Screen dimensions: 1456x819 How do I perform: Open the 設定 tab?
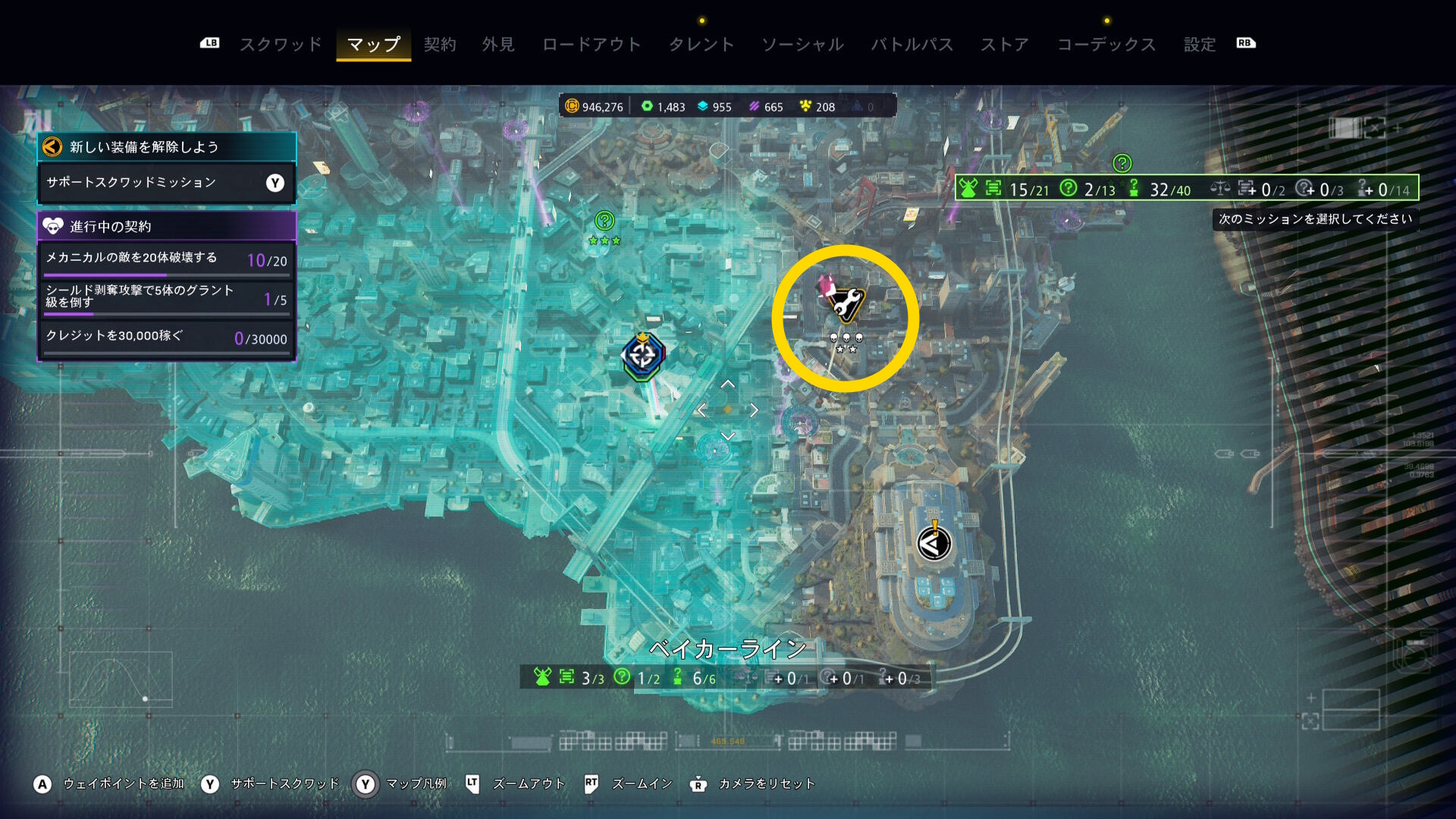pos(1200,44)
